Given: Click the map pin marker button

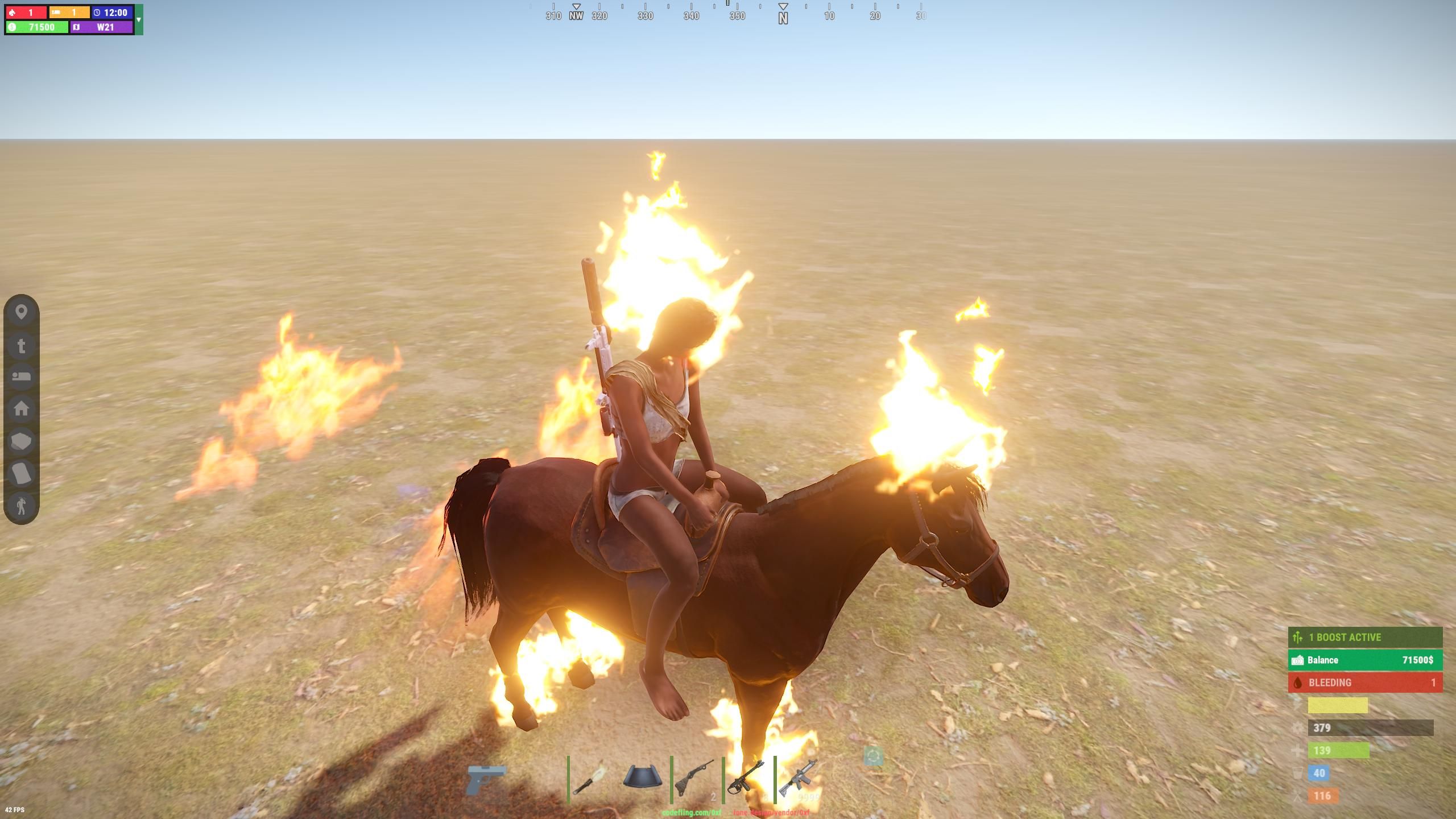Looking at the screenshot, I should (x=22, y=312).
